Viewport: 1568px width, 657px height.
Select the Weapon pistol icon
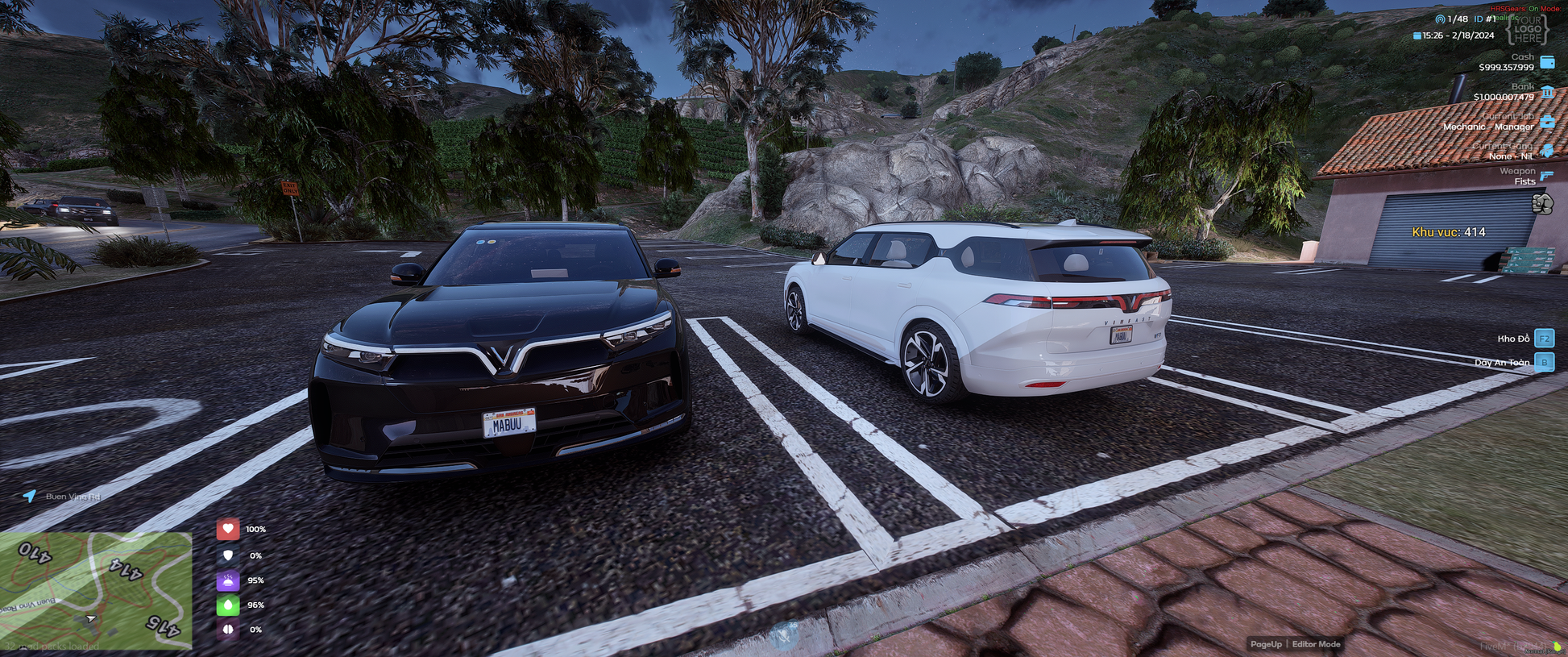pyautogui.click(x=1547, y=175)
